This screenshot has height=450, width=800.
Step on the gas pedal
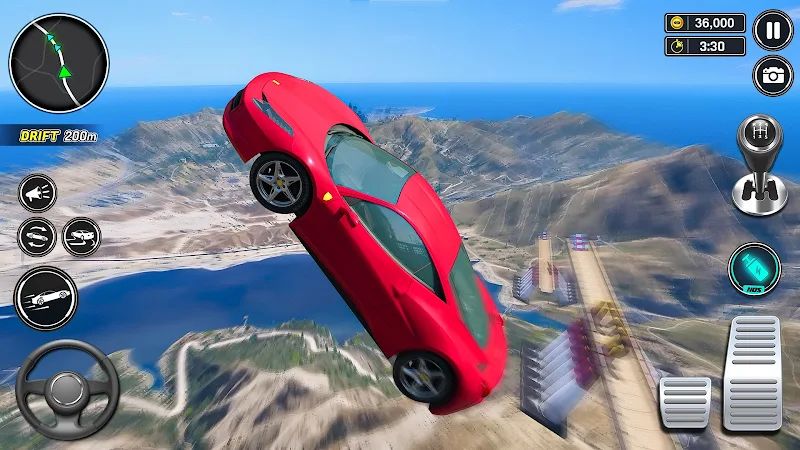pyautogui.click(x=752, y=373)
